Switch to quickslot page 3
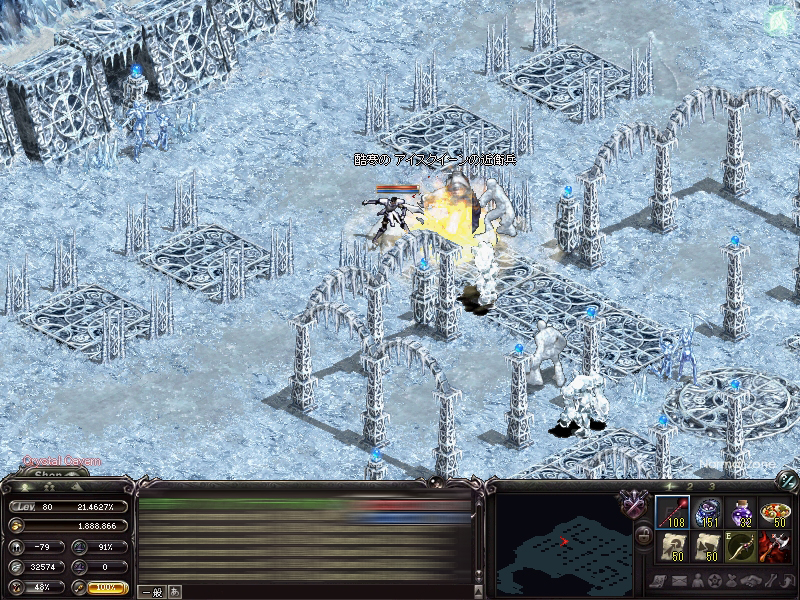Image resolution: width=800 pixels, height=600 pixels. [x=711, y=486]
